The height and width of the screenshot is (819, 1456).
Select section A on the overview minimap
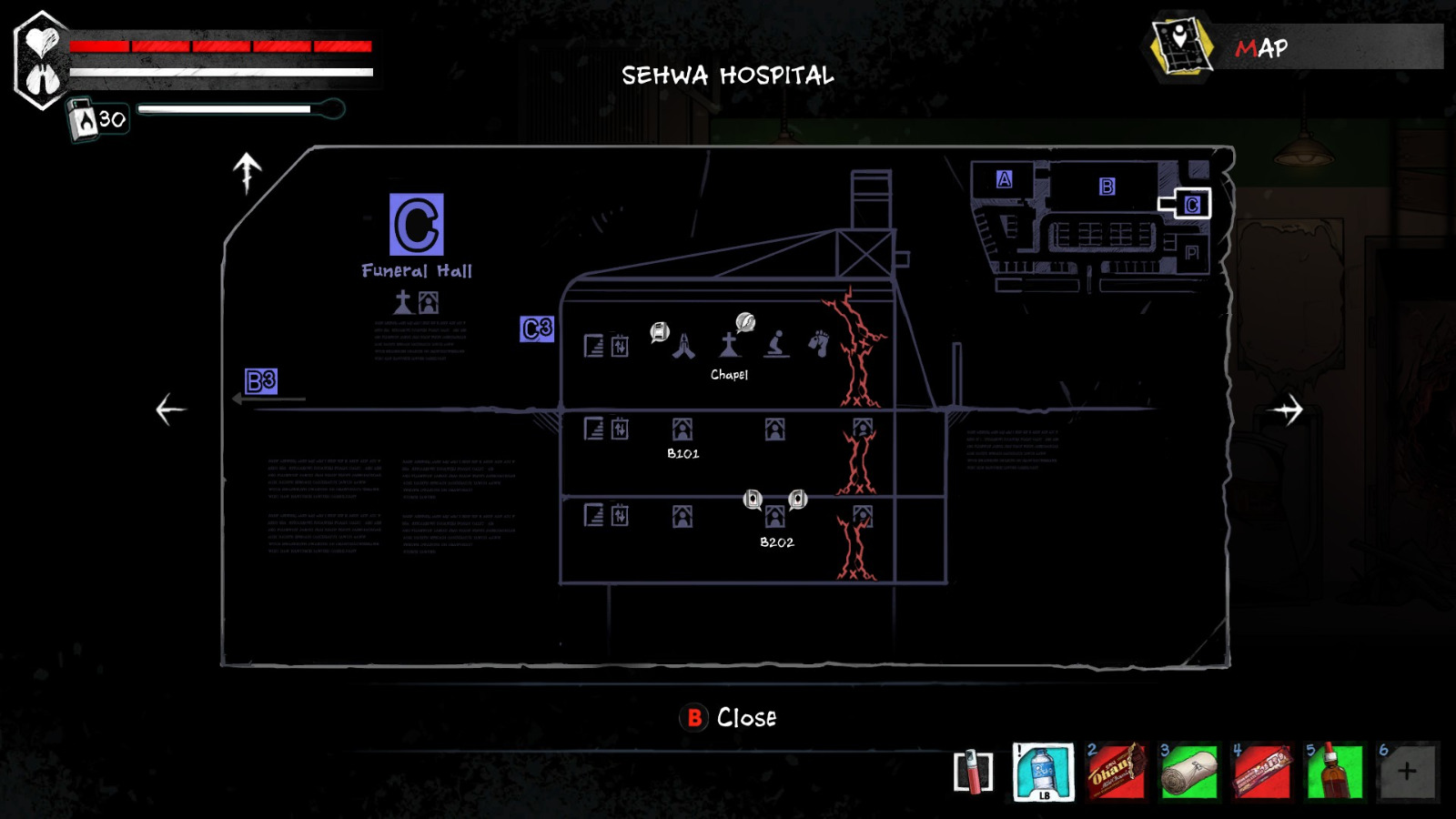tap(1005, 179)
